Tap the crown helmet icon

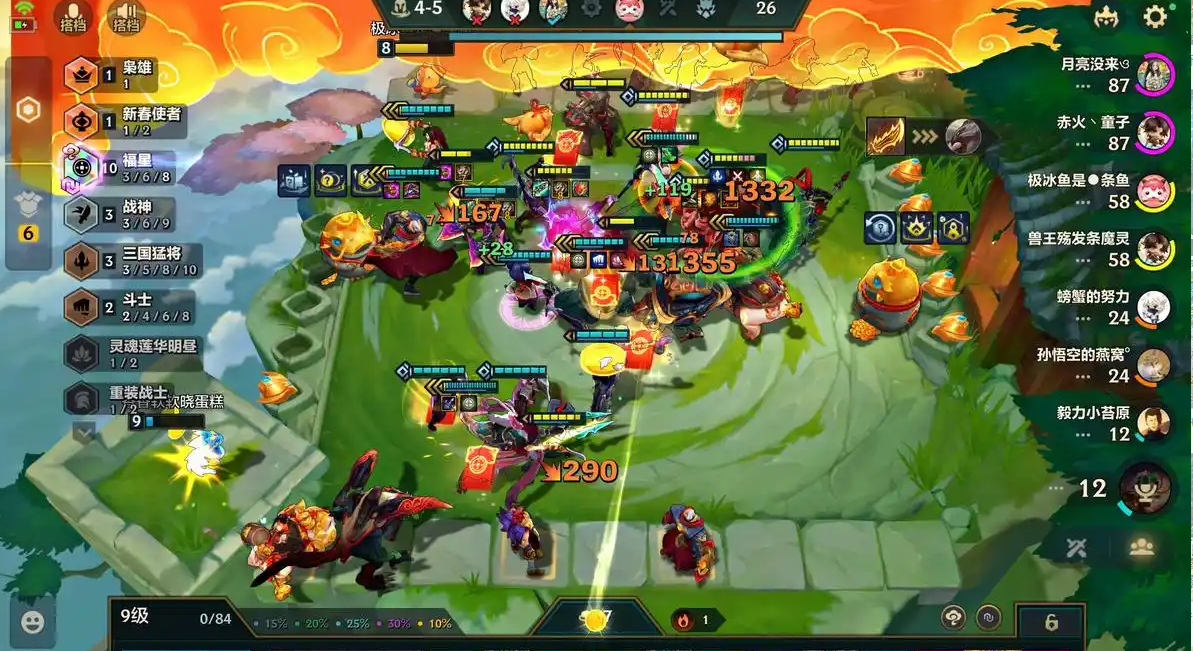click(x=1106, y=17)
